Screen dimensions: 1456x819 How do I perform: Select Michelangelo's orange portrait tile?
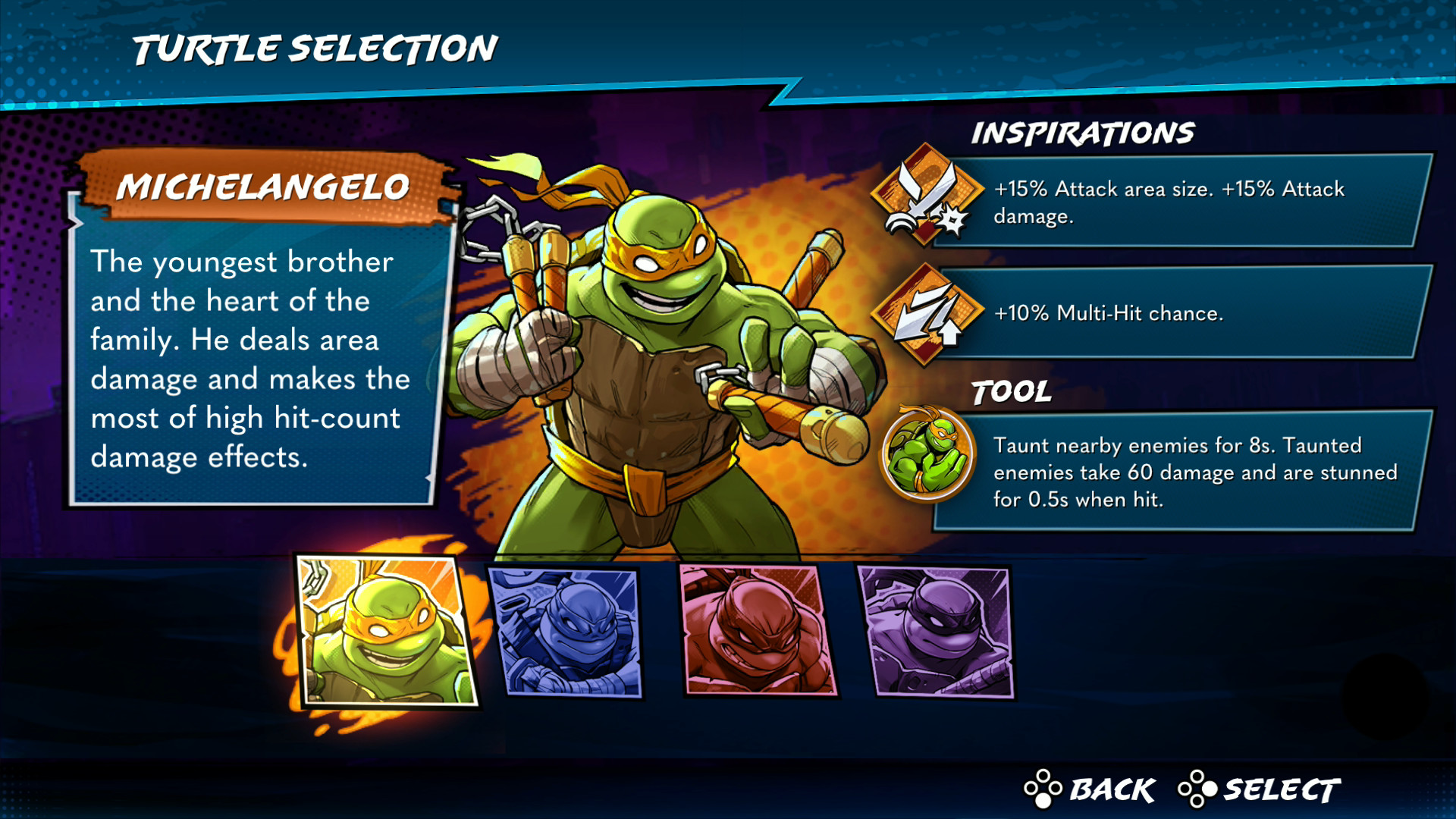tap(387, 631)
